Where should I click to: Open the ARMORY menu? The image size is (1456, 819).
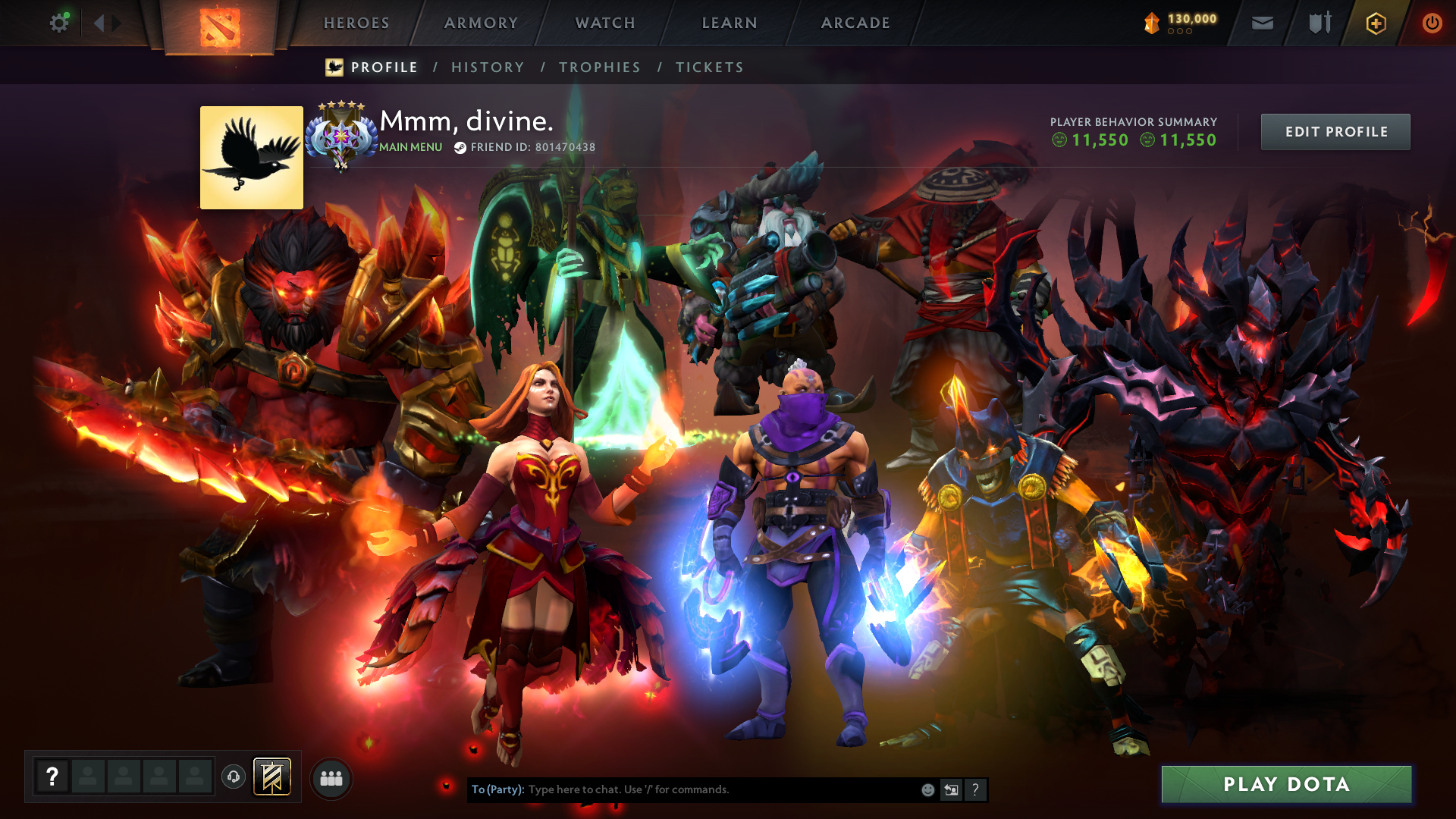(x=481, y=23)
